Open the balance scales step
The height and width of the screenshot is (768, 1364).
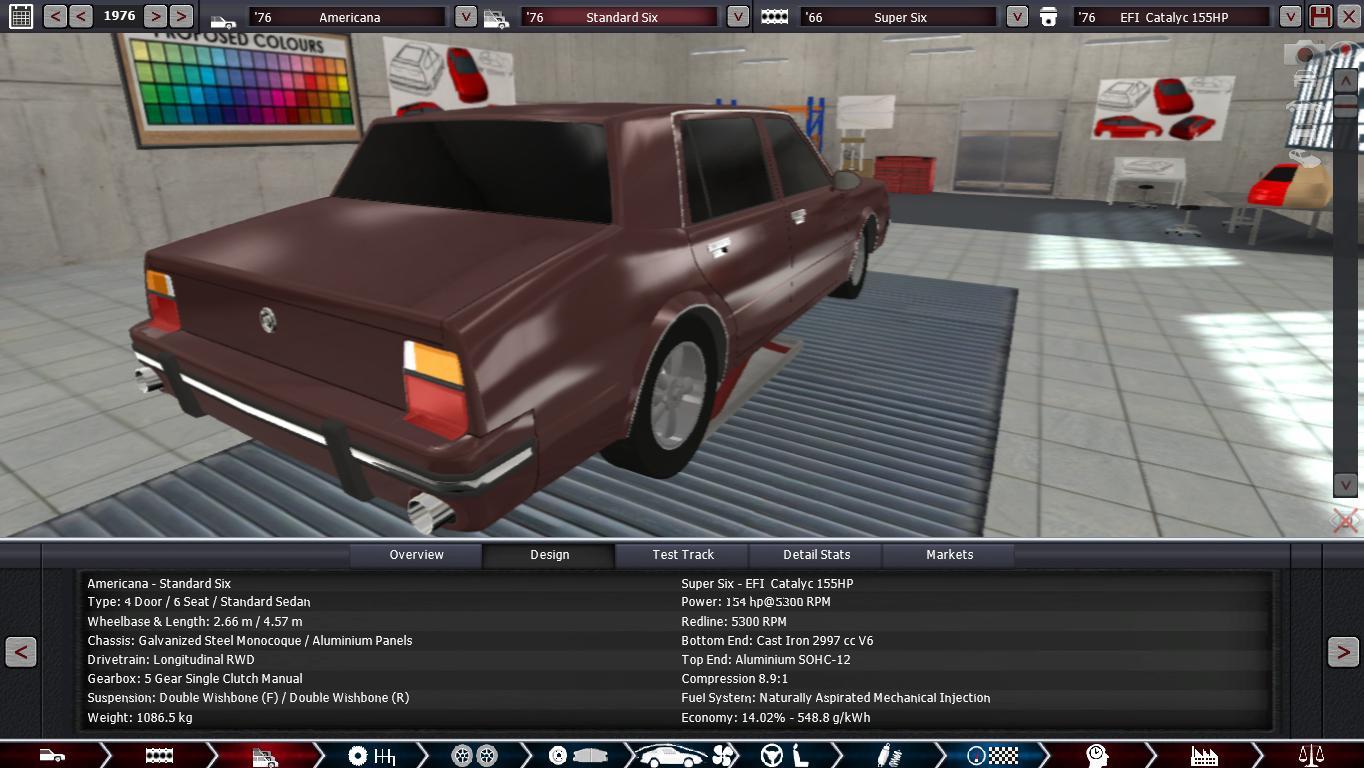[1310, 756]
